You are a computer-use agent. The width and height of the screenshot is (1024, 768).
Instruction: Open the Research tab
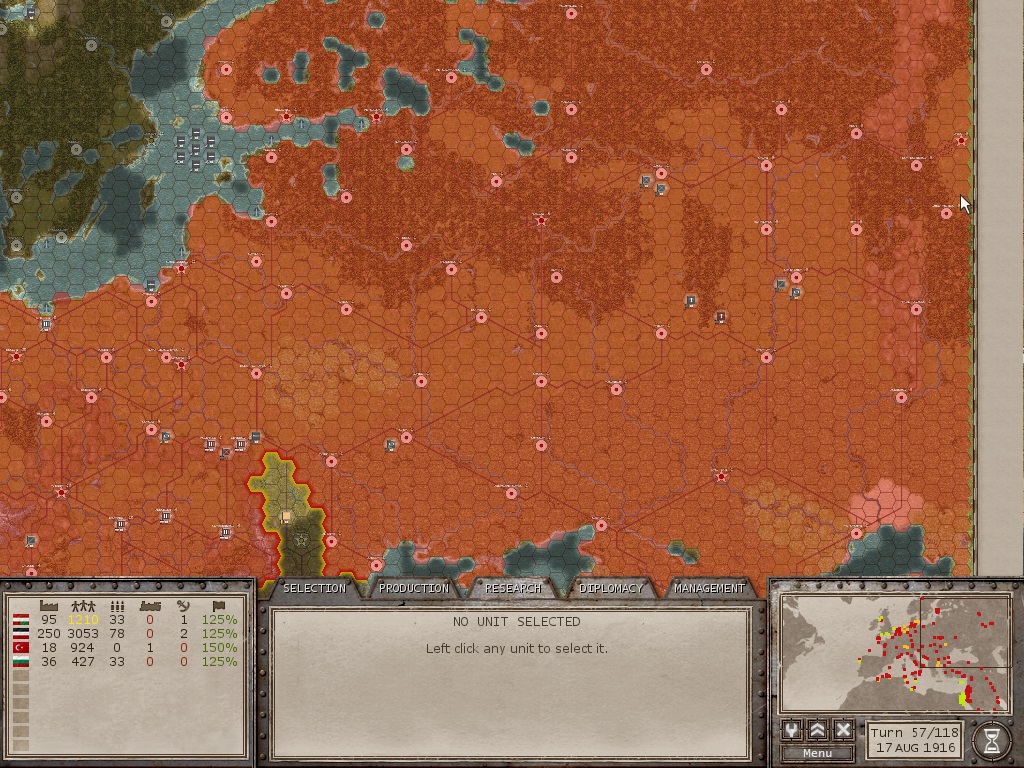coord(513,588)
